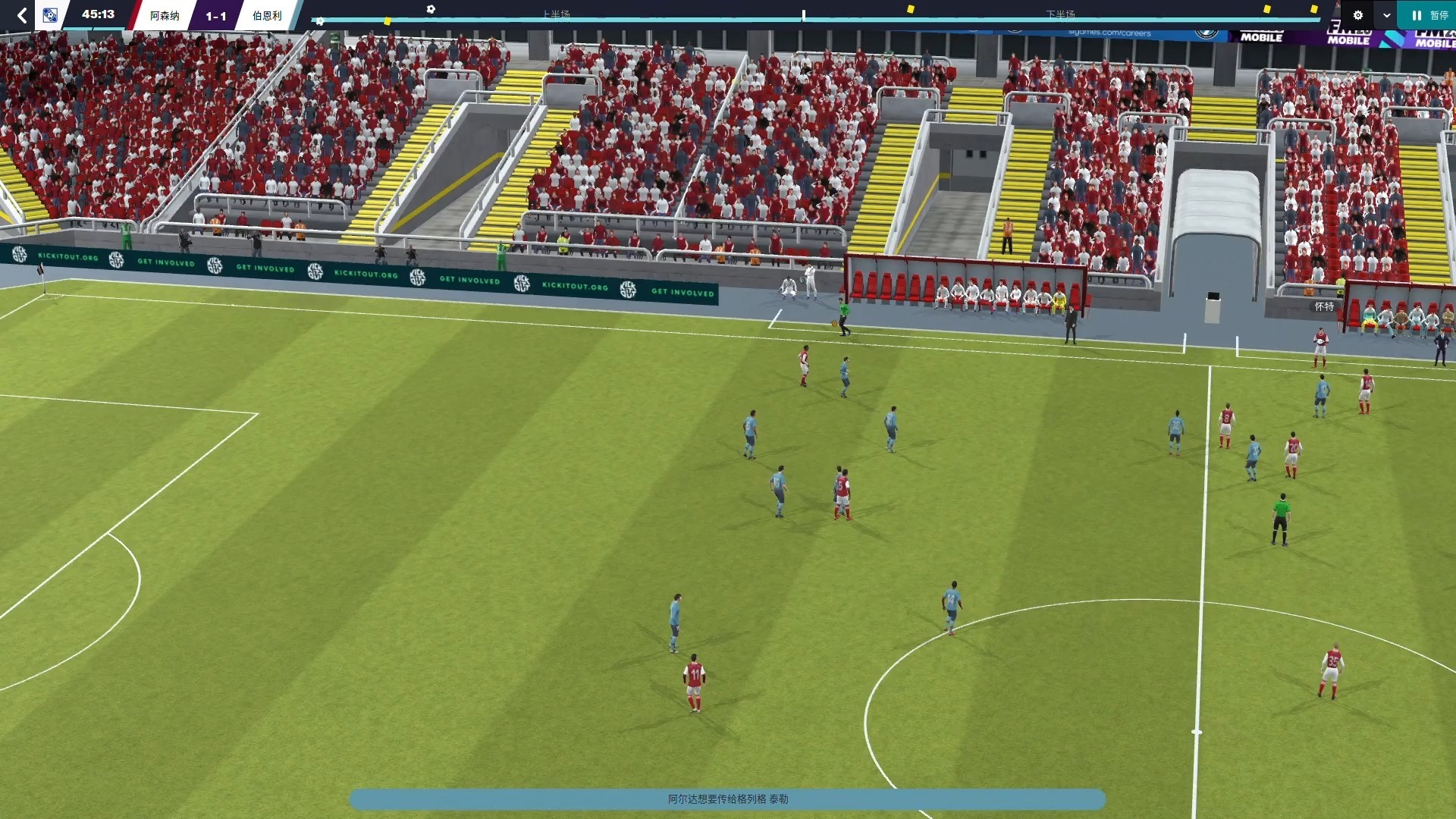The height and width of the screenshot is (819, 1456).
Task: Jump to the last yellow card marker
Action: (1314, 9)
